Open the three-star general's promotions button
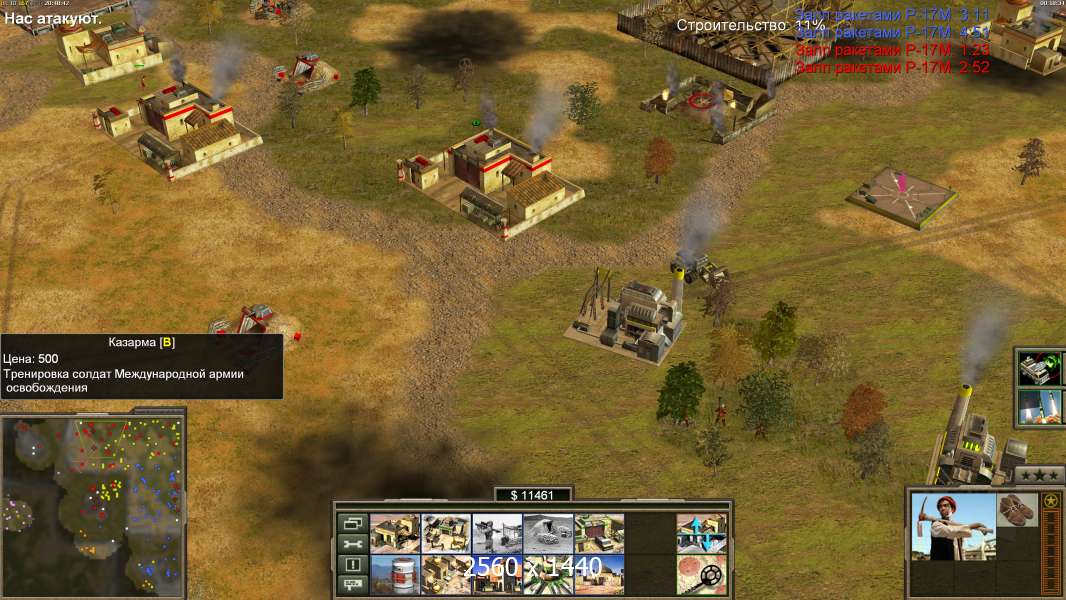This screenshot has height=600, width=1066. tap(1040, 475)
